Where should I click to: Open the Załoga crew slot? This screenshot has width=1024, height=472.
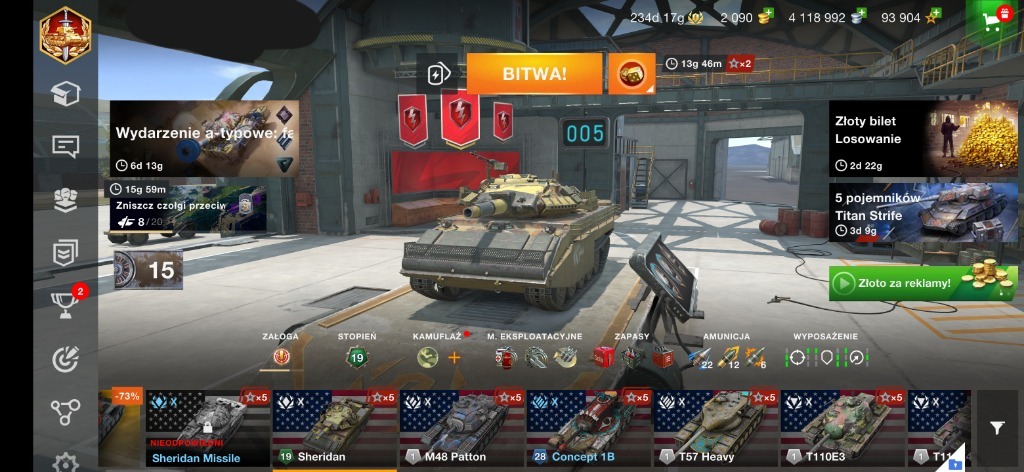coord(281,357)
